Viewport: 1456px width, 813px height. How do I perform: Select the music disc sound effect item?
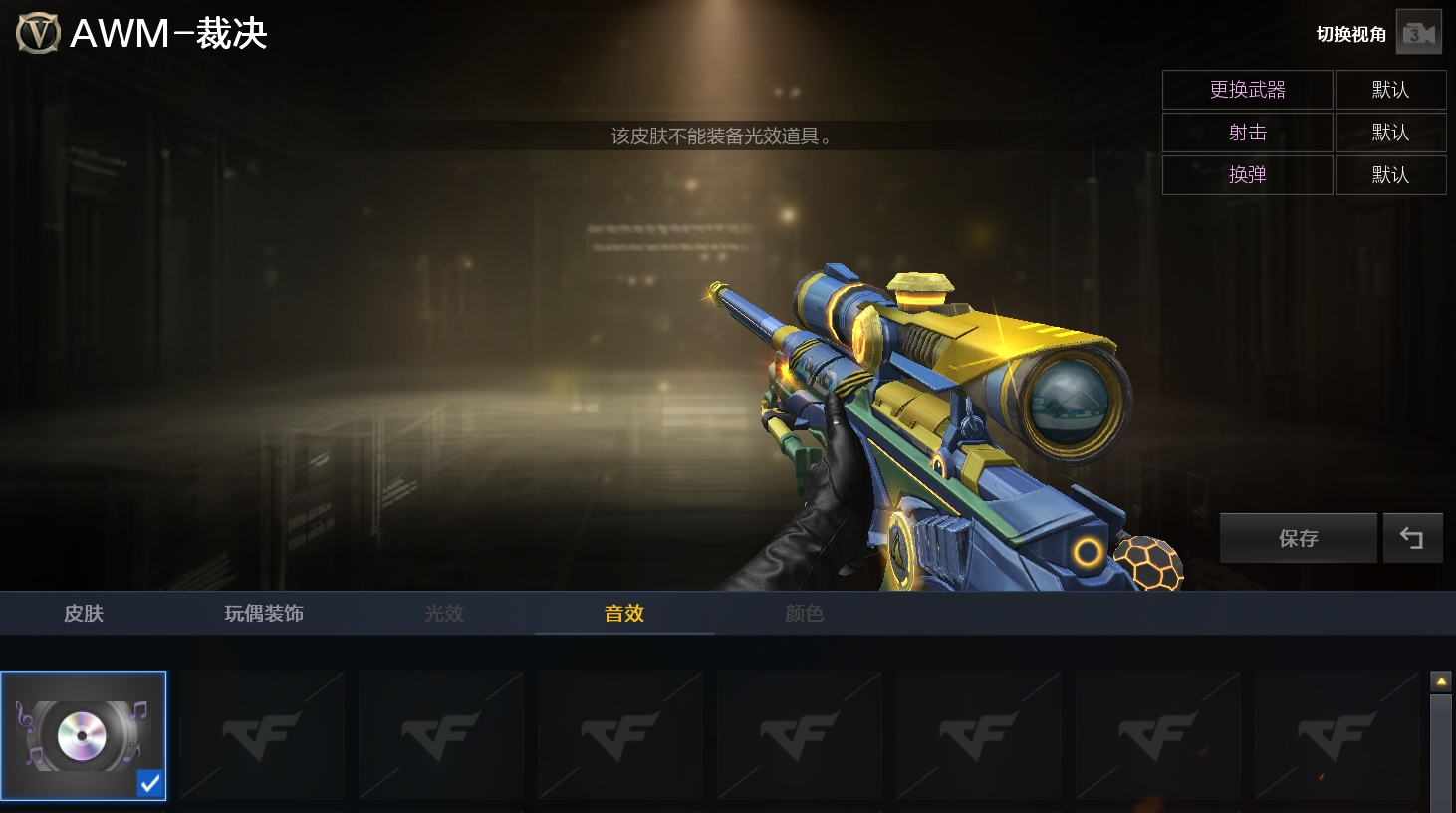coord(84,735)
